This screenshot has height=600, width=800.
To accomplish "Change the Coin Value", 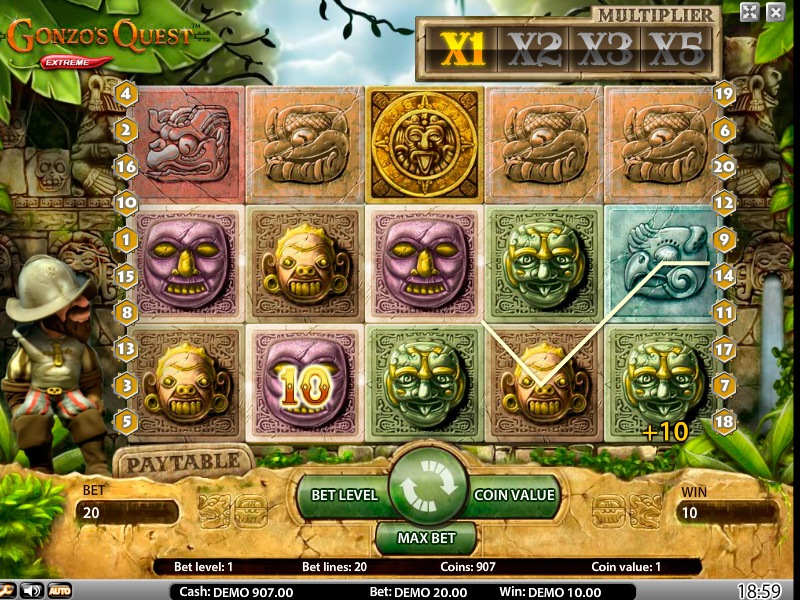I will tap(514, 494).
